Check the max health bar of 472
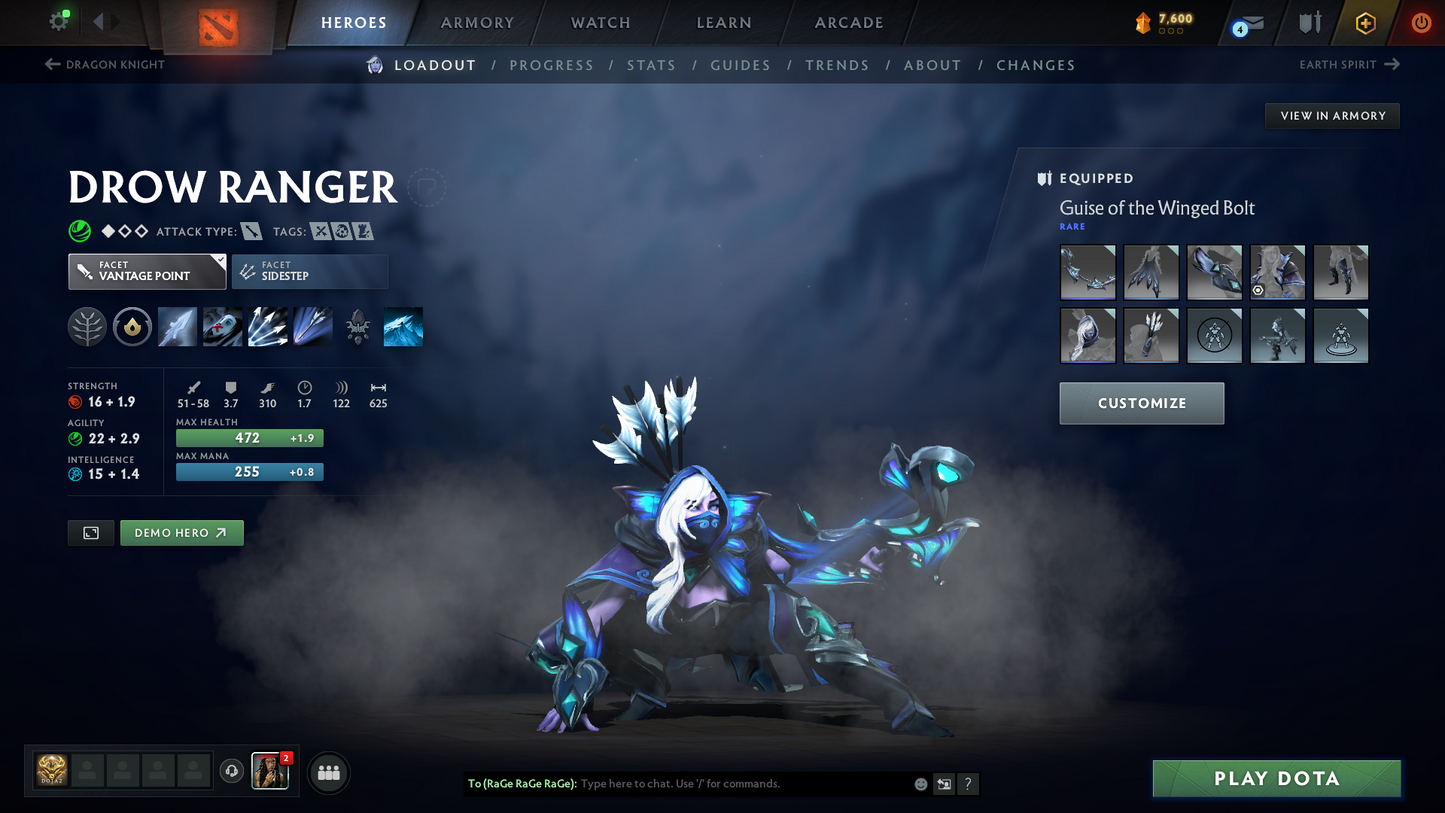 [x=249, y=438]
